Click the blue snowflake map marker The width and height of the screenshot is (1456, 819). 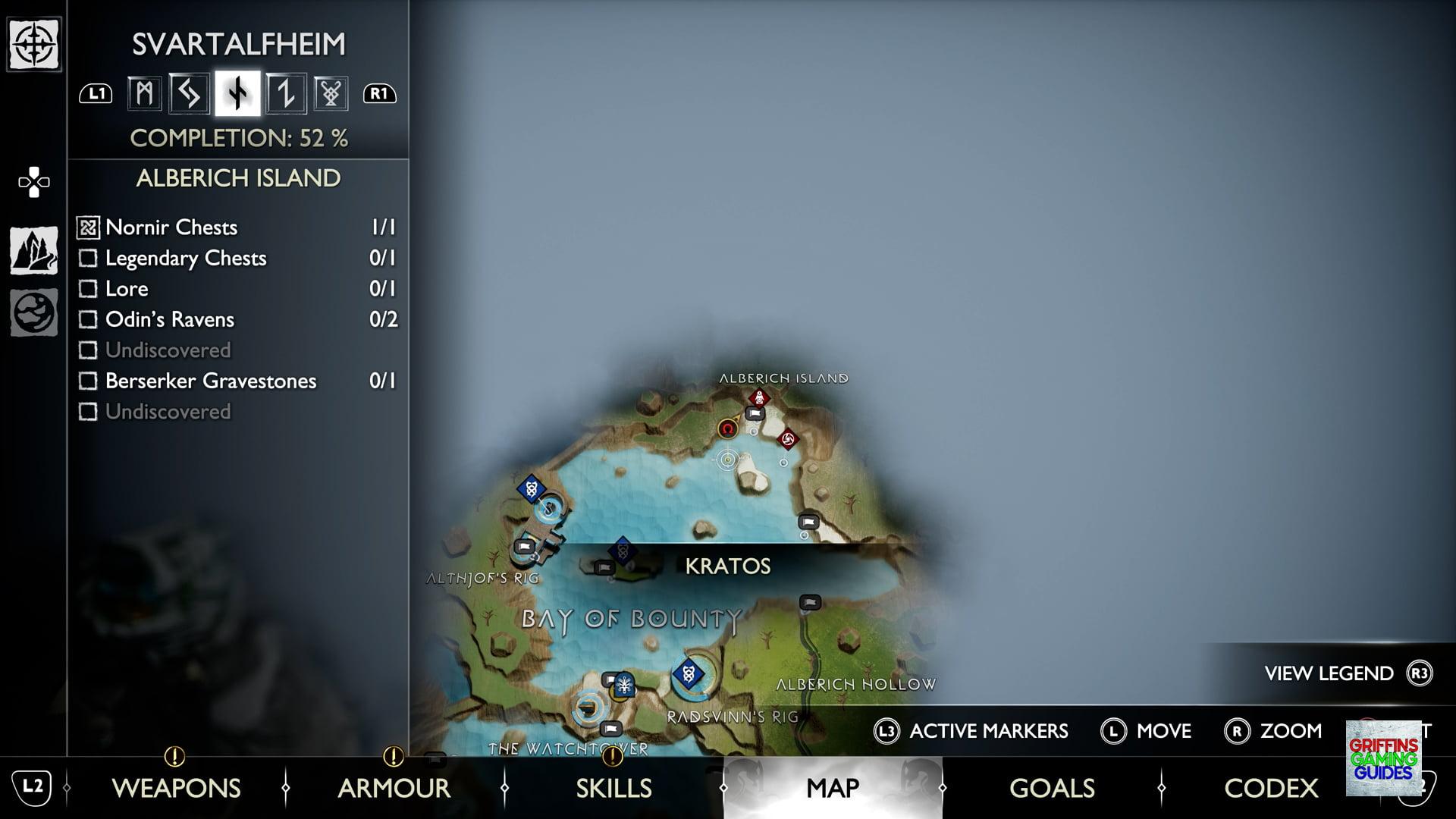[624, 686]
